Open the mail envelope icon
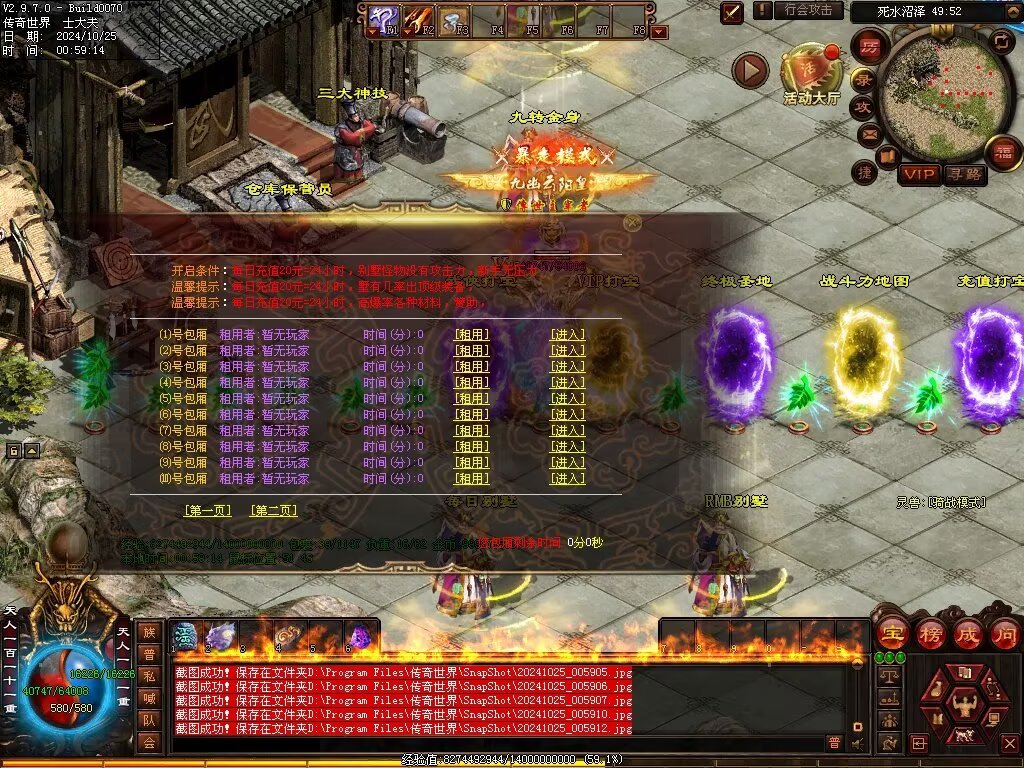This screenshot has height=768, width=1024. click(x=869, y=132)
